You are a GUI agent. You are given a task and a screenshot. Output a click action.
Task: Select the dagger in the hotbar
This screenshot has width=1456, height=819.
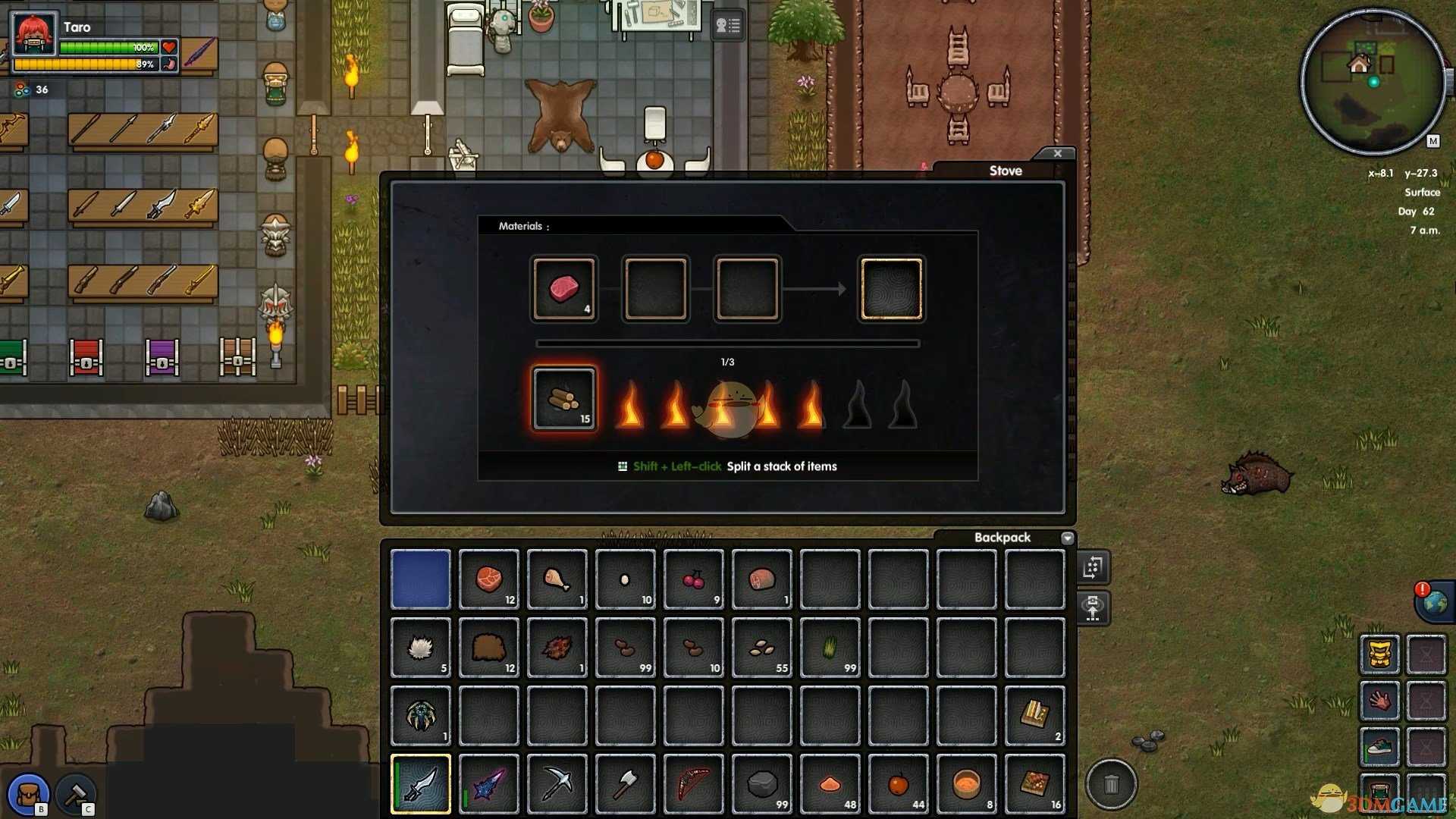[421, 784]
